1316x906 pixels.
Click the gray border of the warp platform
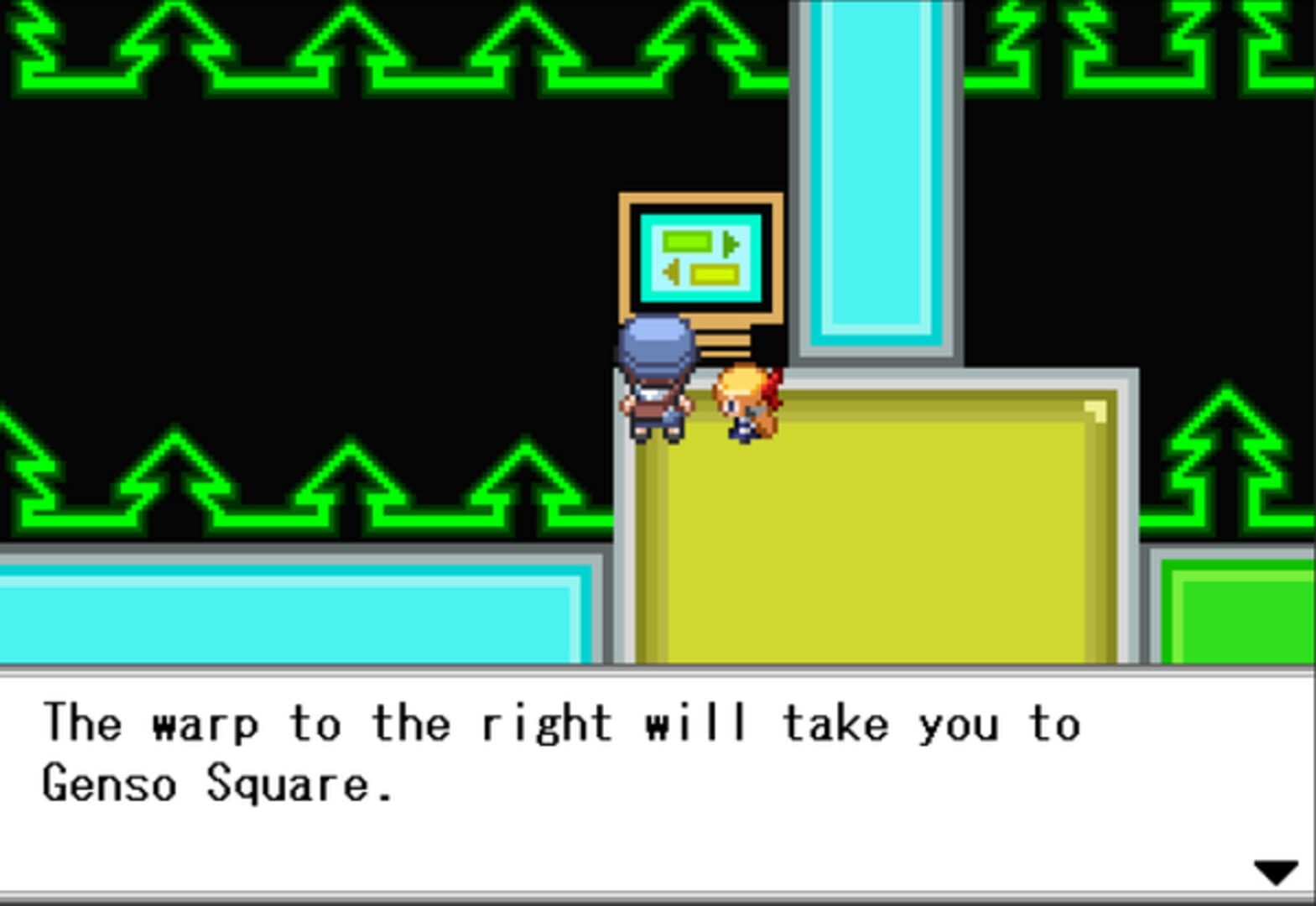click(625, 520)
